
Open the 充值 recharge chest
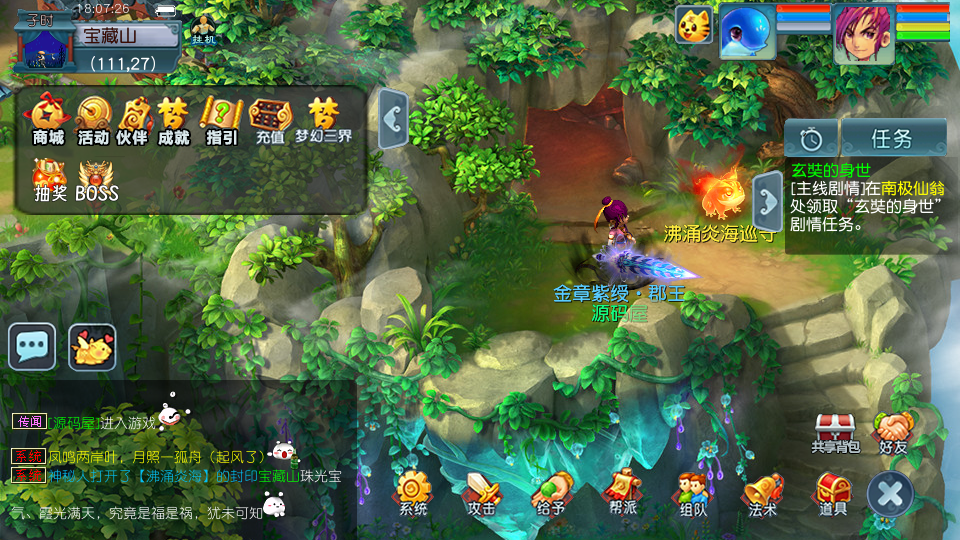click(270, 119)
